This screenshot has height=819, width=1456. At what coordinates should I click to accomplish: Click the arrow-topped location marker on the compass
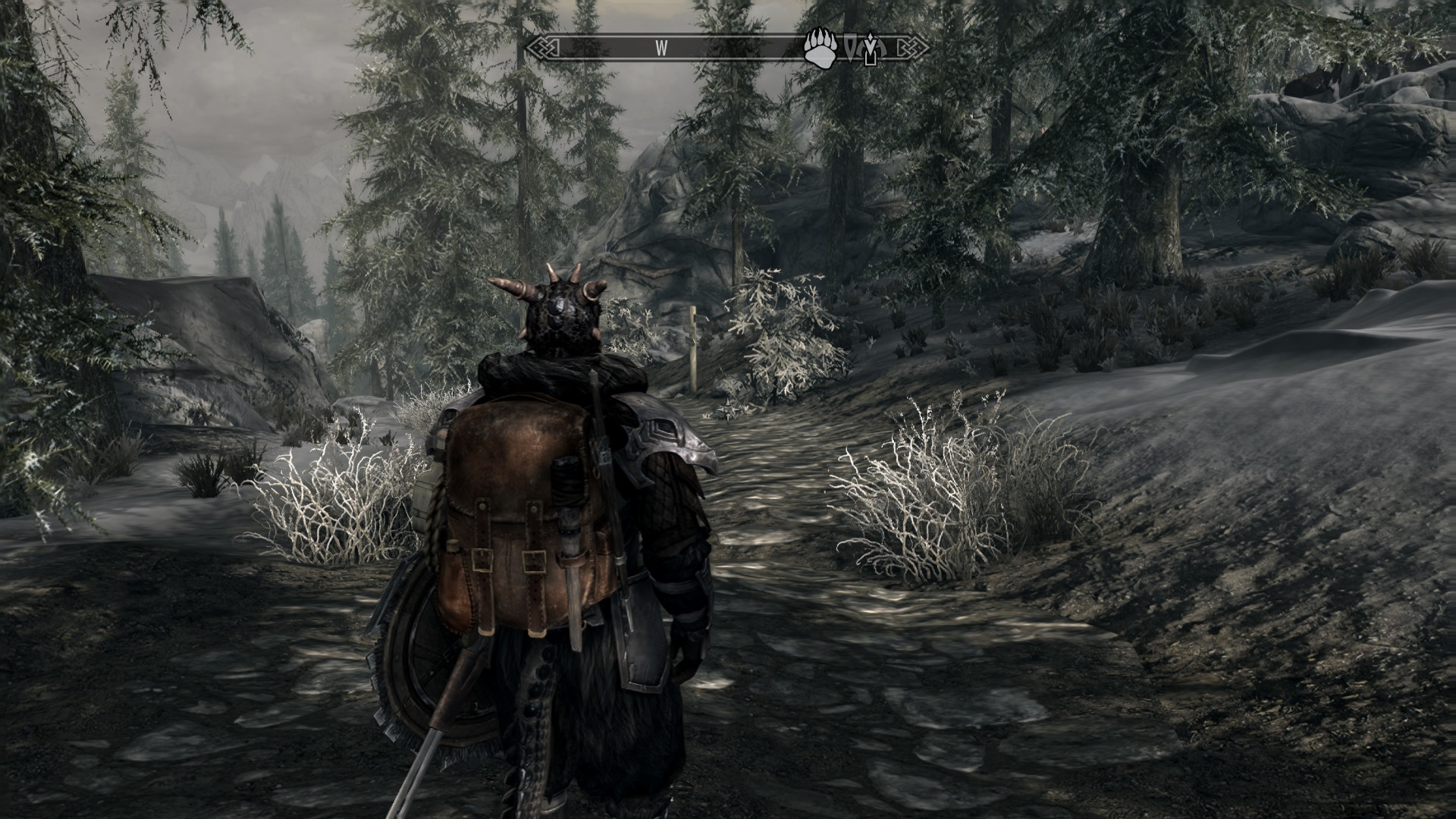(871, 49)
